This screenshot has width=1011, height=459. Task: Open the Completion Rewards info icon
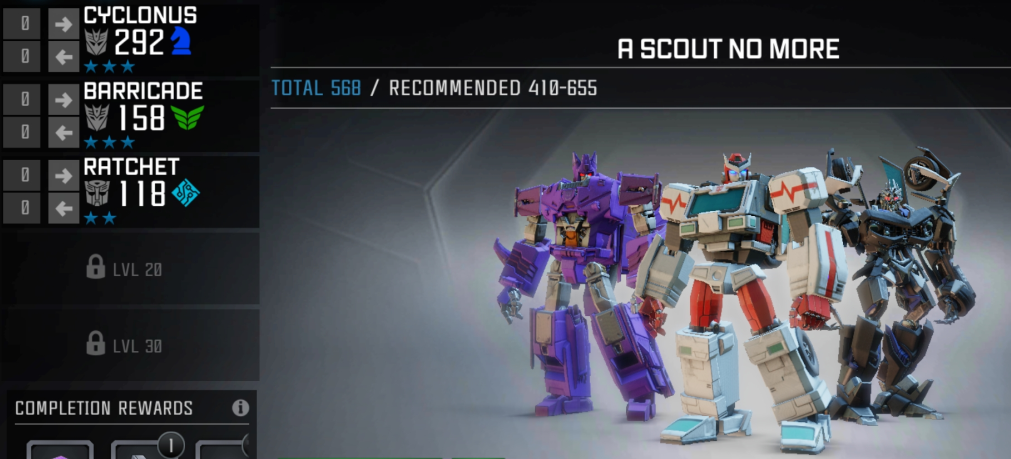click(x=240, y=408)
